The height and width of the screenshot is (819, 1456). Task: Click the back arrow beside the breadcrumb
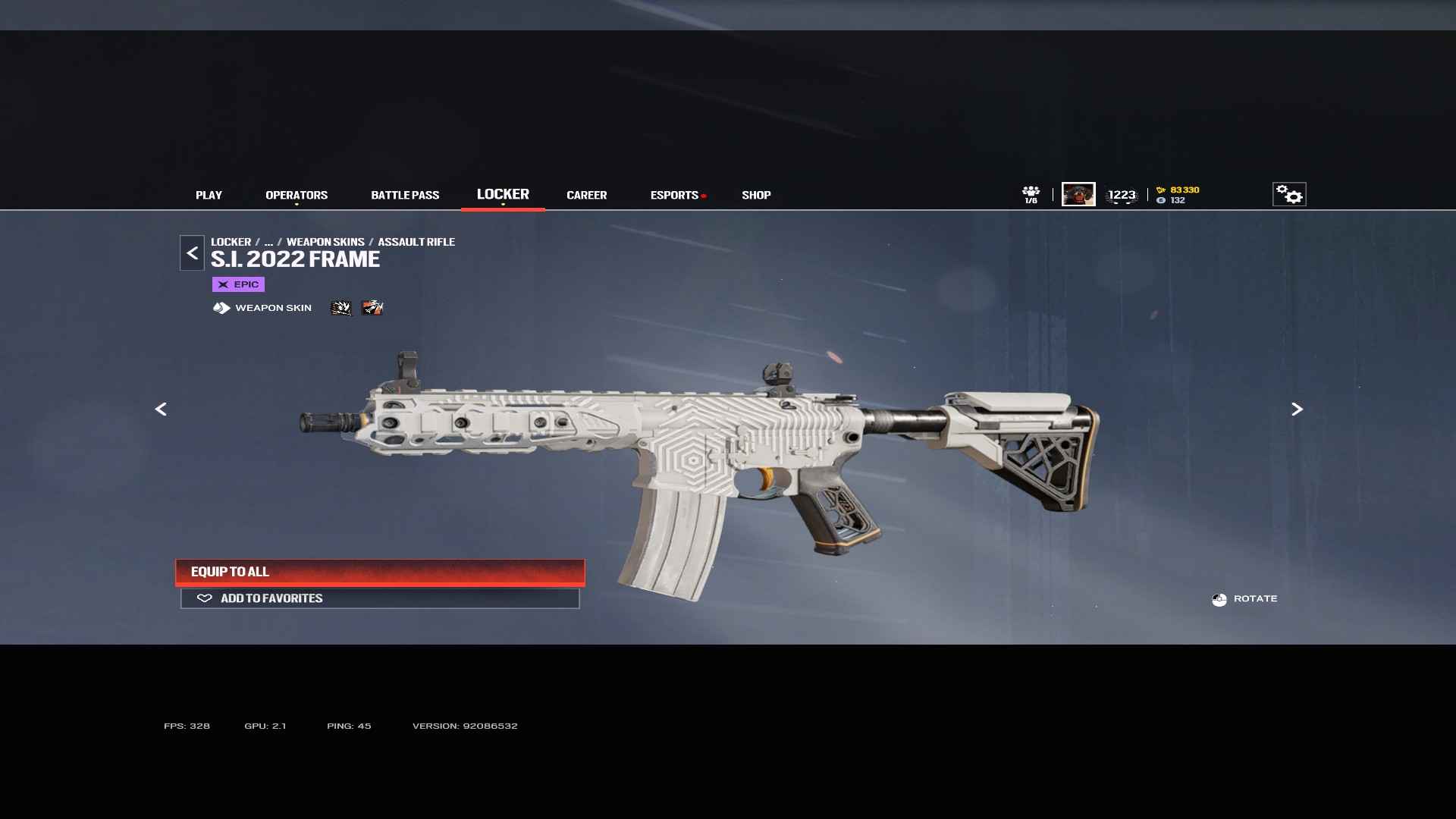192,253
